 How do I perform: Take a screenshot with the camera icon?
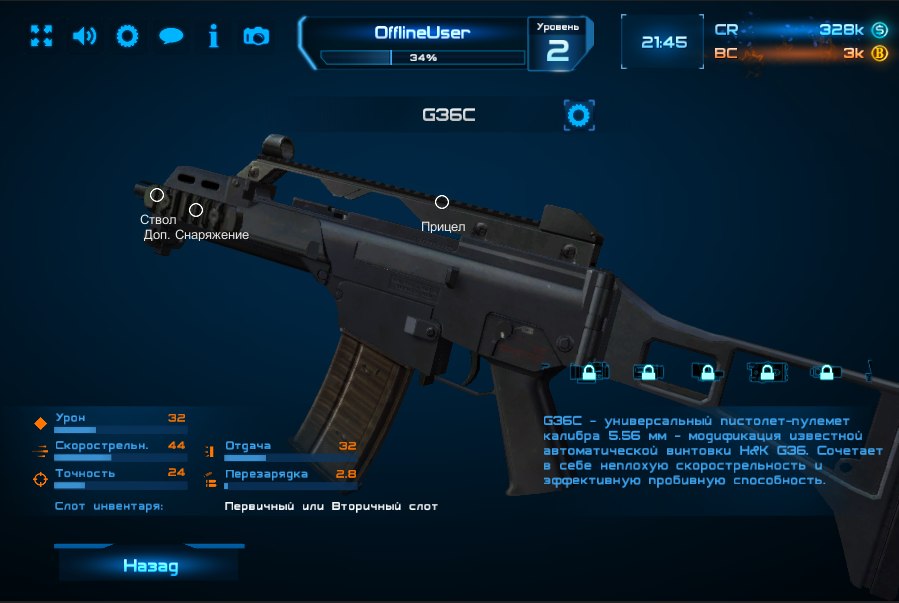click(x=256, y=36)
